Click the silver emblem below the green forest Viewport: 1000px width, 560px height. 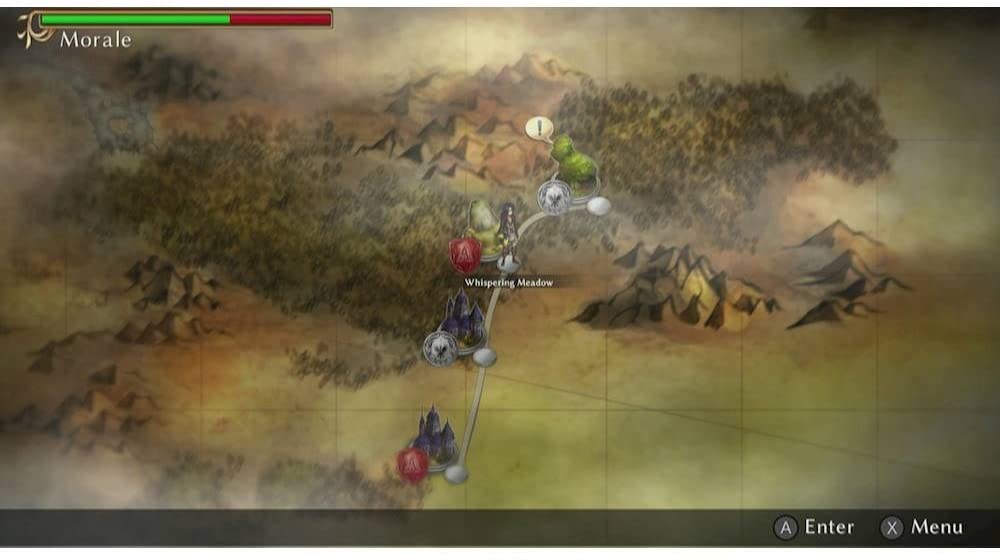click(553, 197)
